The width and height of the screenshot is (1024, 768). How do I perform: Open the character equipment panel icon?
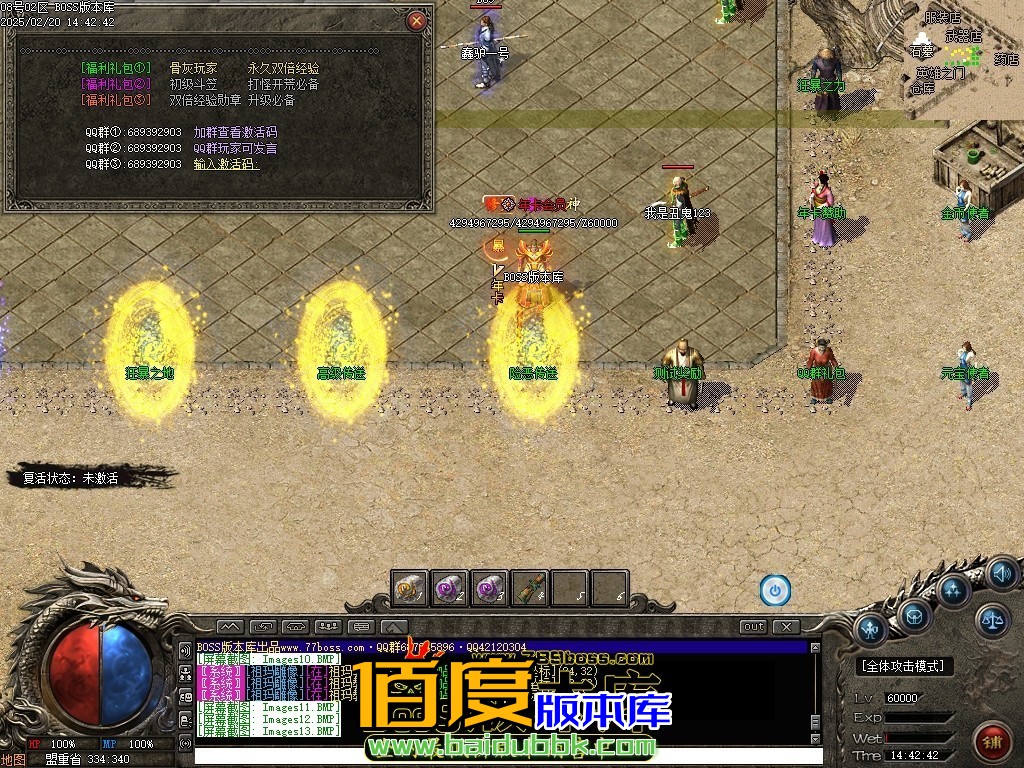click(x=870, y=629)
